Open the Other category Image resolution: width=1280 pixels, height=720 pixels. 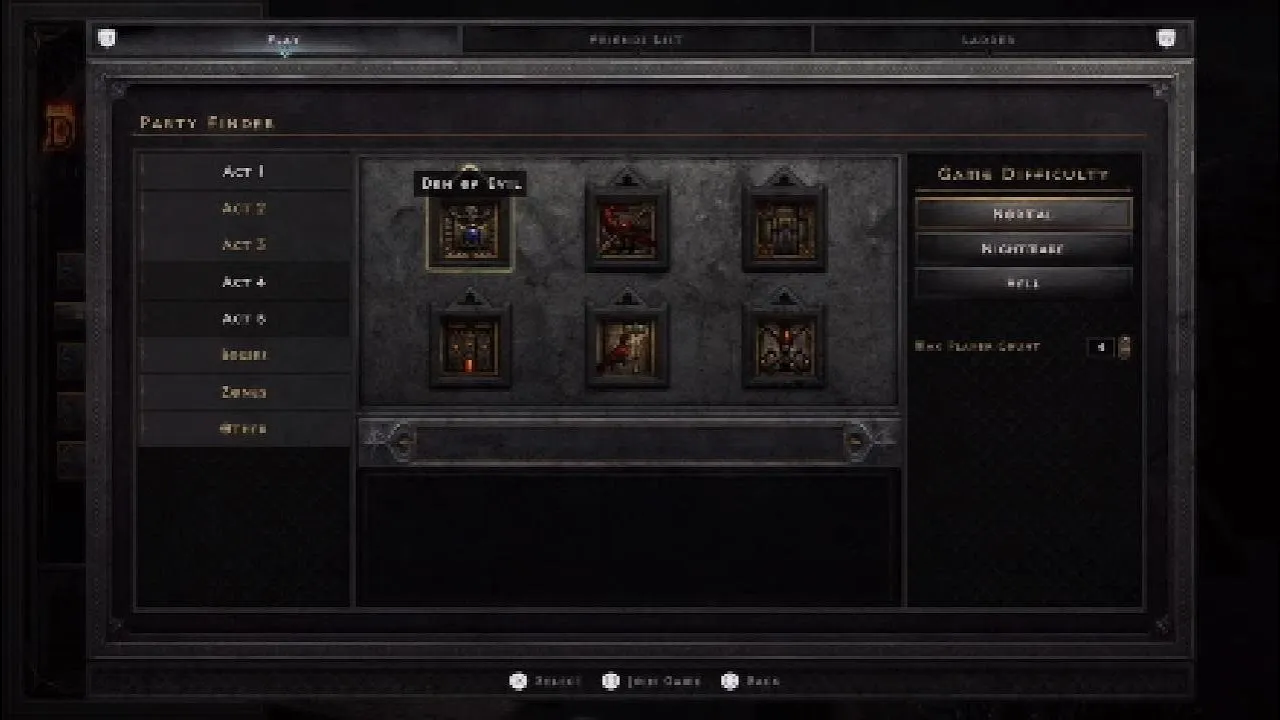pos(245,428)
